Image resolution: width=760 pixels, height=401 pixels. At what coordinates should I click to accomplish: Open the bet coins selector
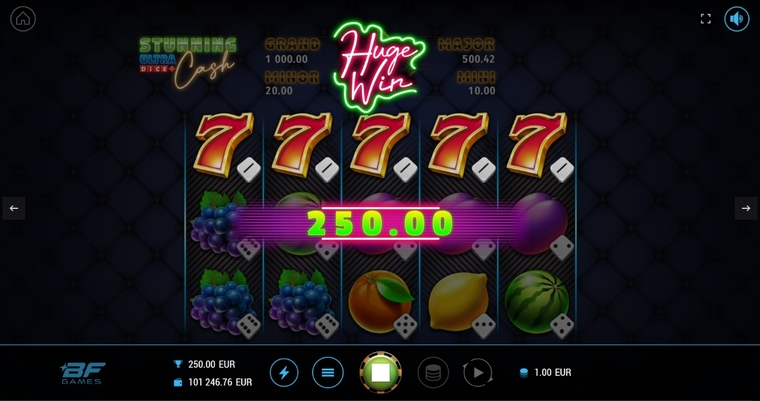[x=433, y=373]
